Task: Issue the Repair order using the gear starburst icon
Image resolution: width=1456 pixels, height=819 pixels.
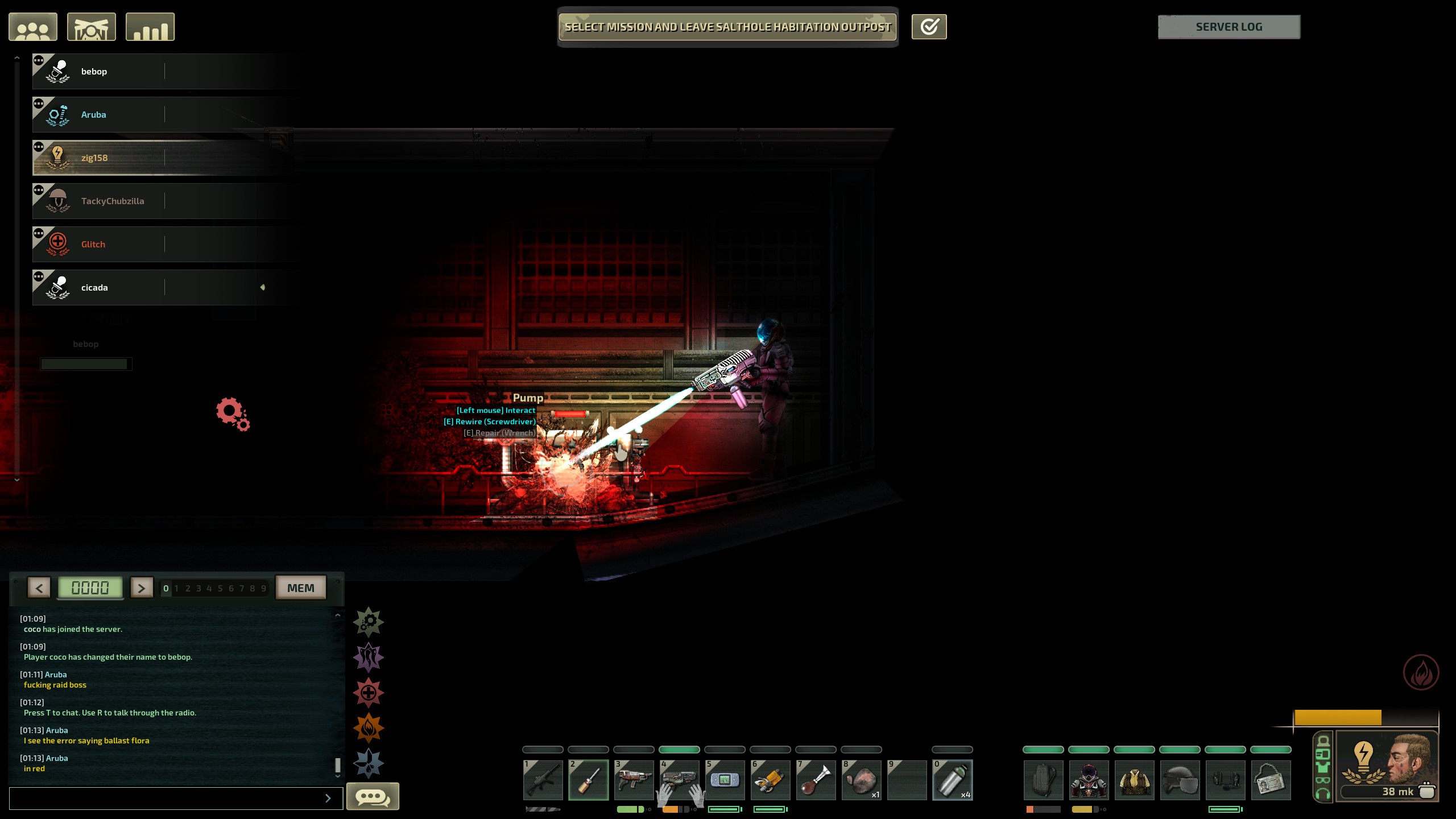Action: pos(369,621)
